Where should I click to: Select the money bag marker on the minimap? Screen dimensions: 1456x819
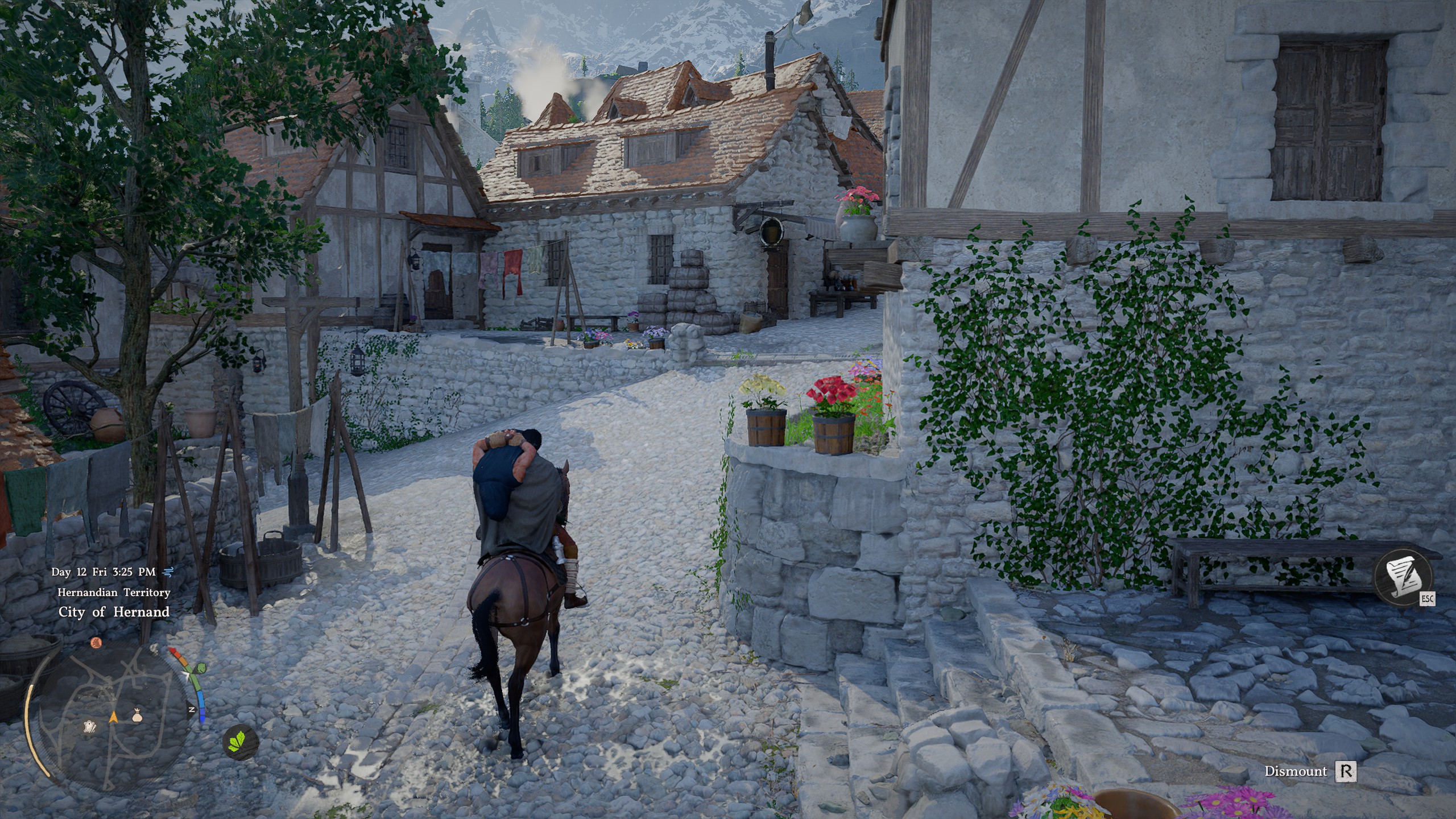point(138,717)
